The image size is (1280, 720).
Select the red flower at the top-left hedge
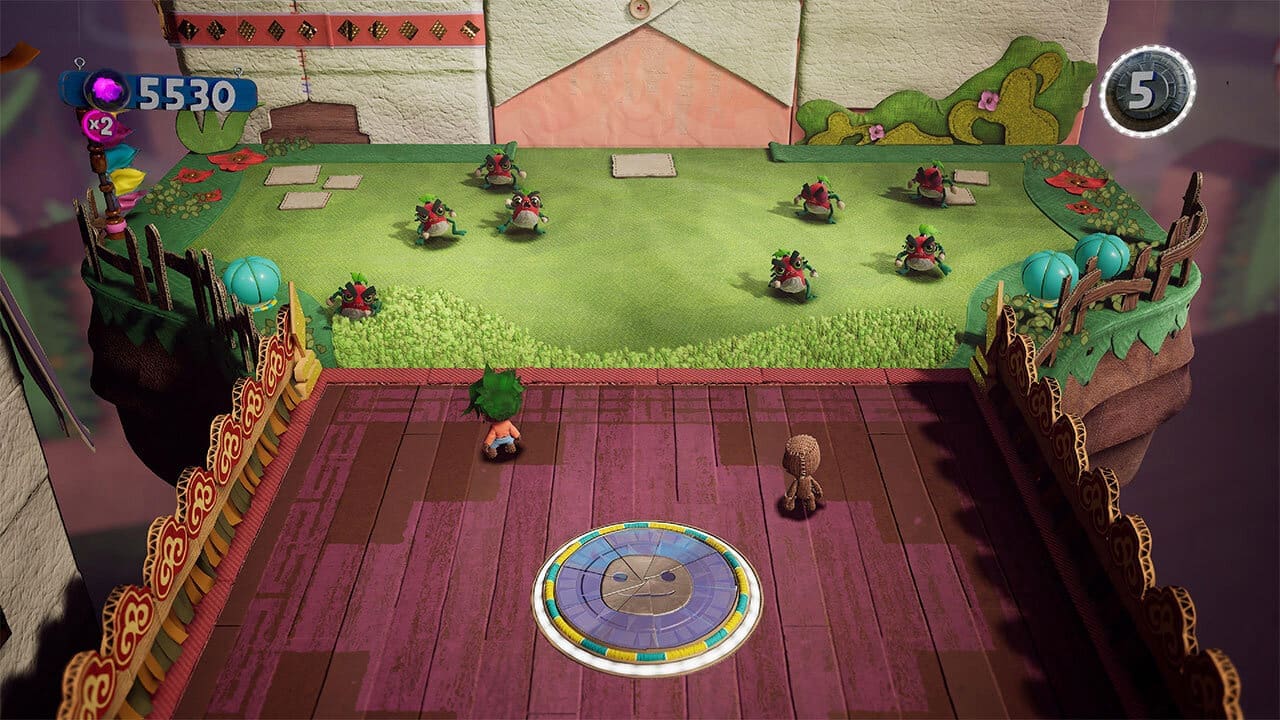pyautogui.click(x=236, y=158)
